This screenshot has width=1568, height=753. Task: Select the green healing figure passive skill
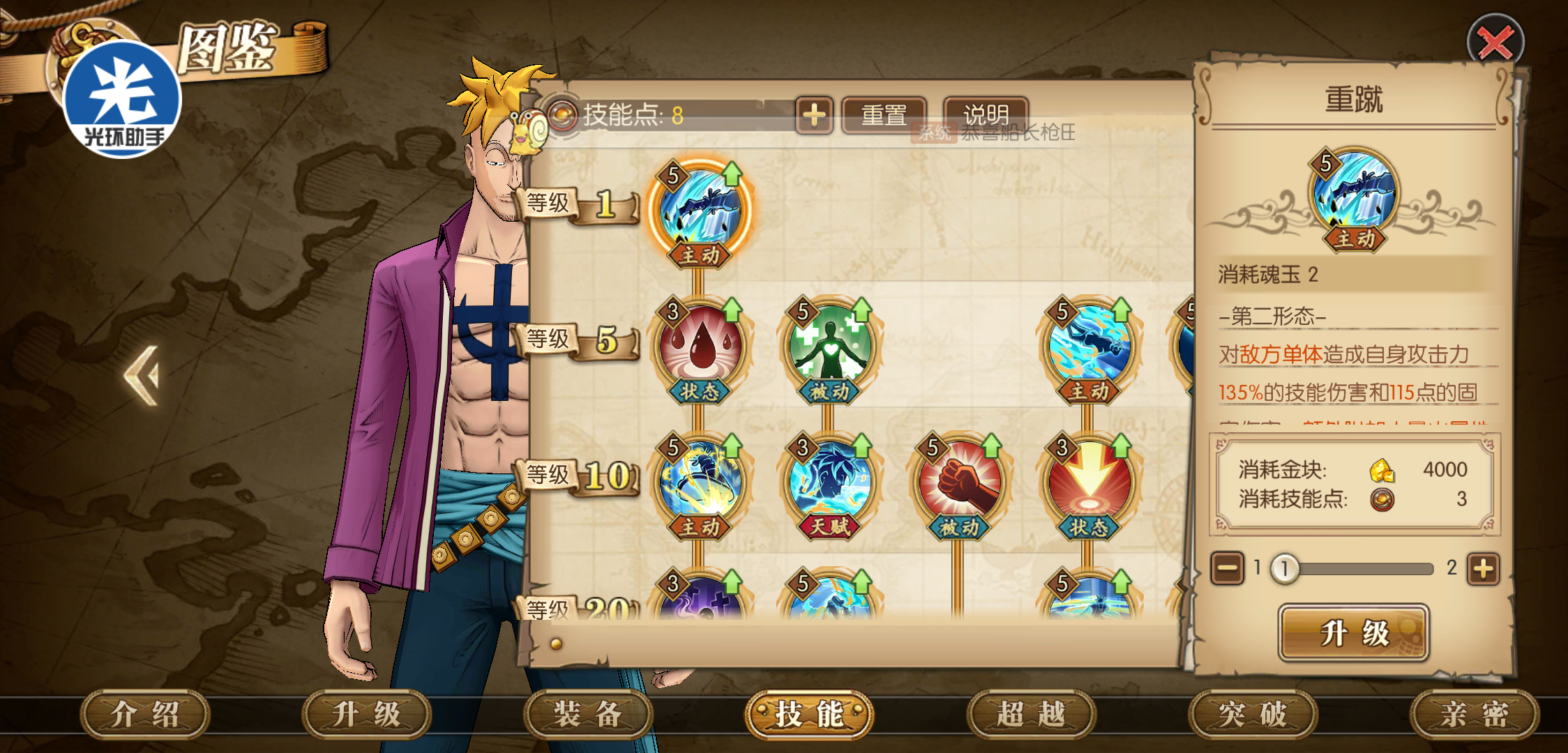point(829,346)
